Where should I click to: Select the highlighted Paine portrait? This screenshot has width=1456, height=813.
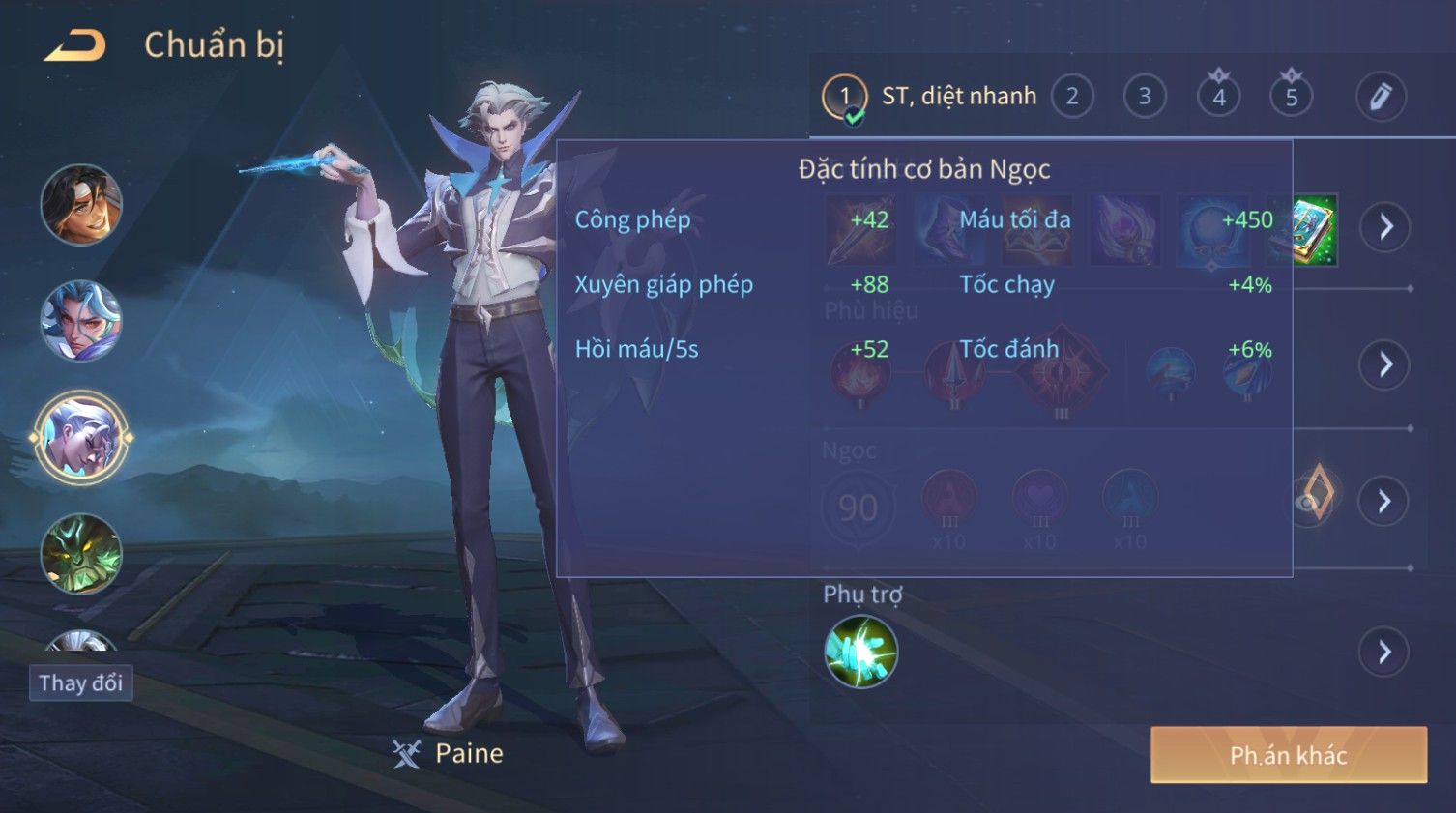81,437
